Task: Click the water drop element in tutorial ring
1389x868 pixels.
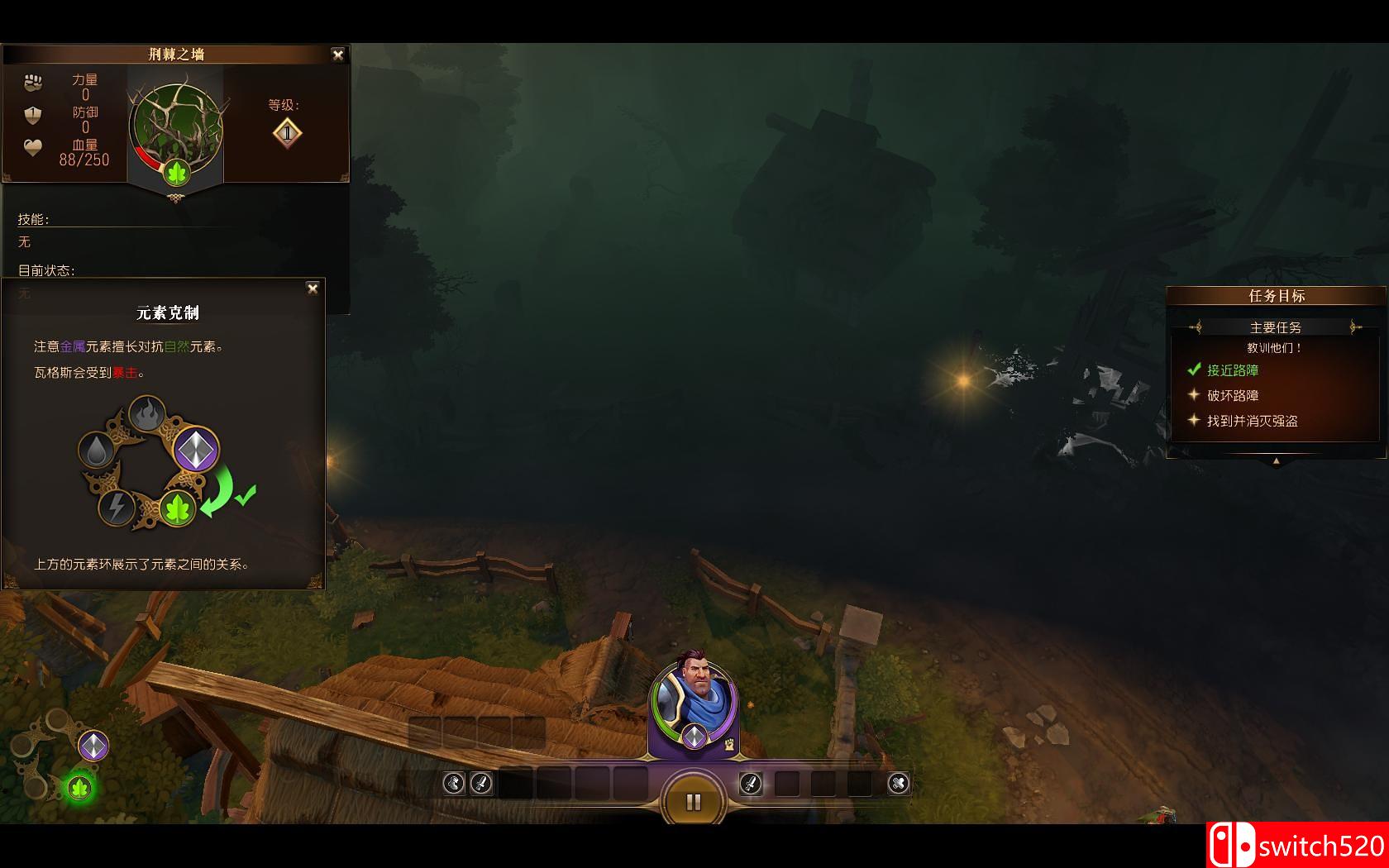Action: (x=97, y=450)
